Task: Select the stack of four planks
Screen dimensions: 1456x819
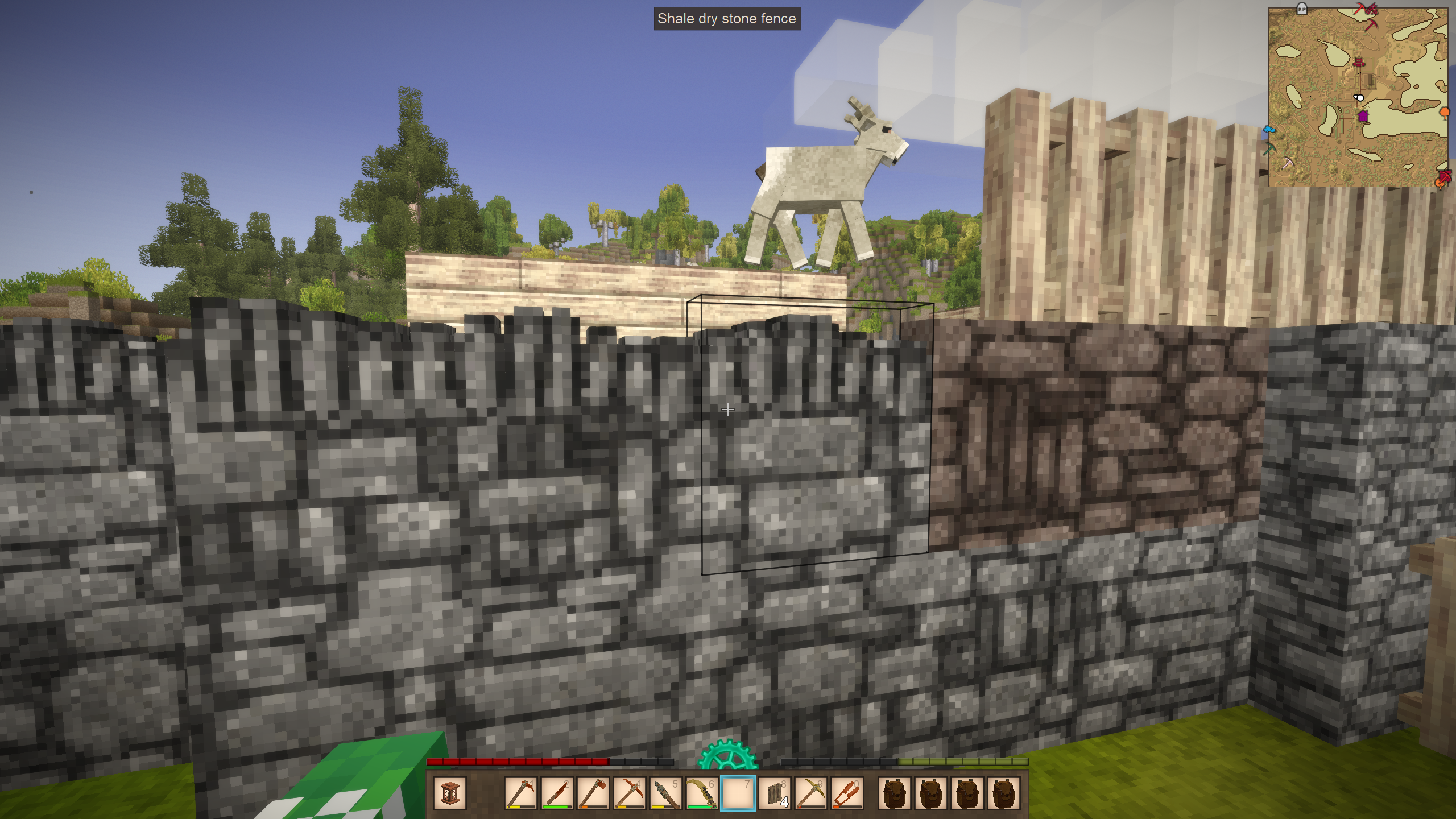Action: coord(775,793)
